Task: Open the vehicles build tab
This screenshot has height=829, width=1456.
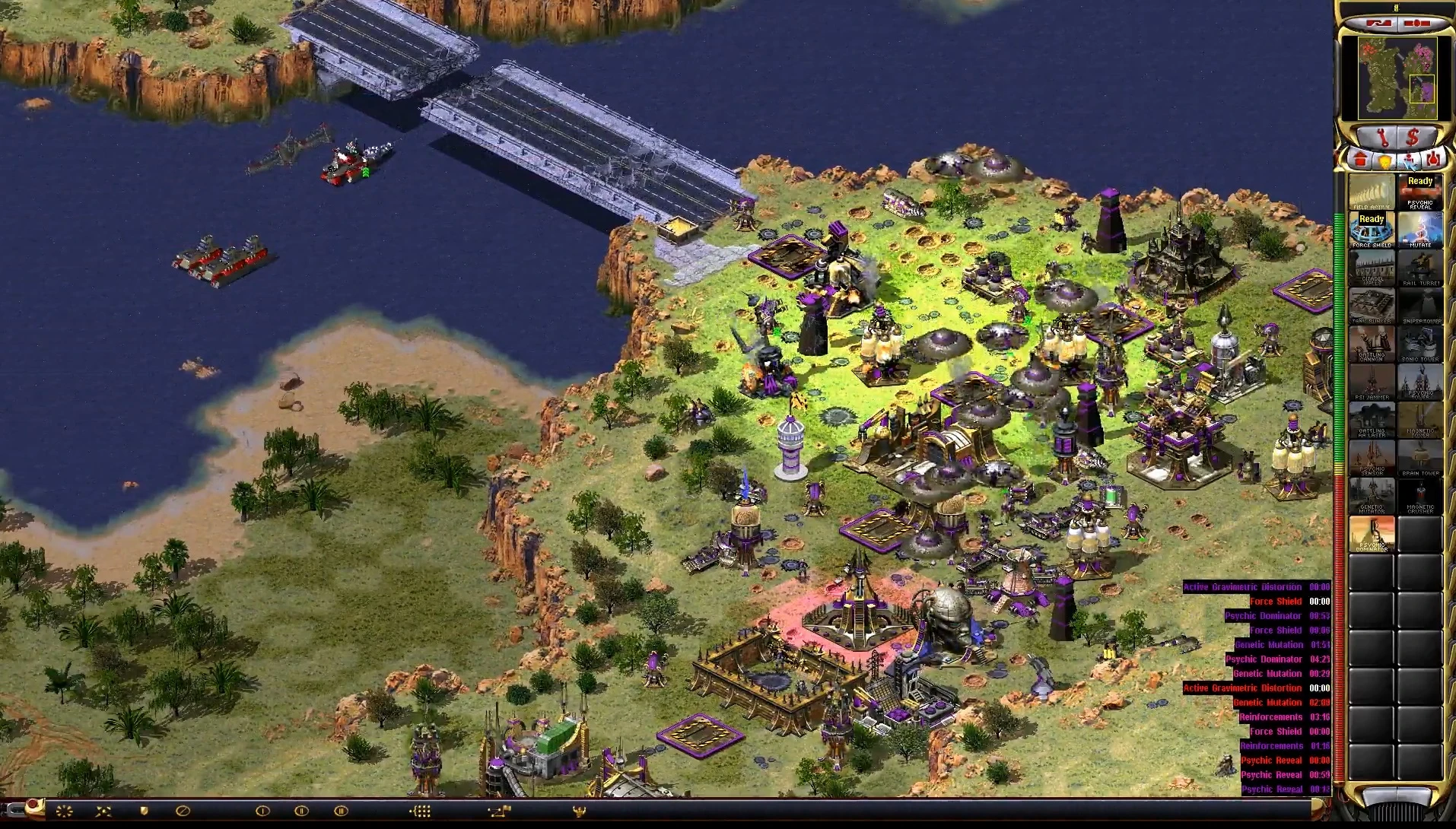Action: (x=1434, y=160)
